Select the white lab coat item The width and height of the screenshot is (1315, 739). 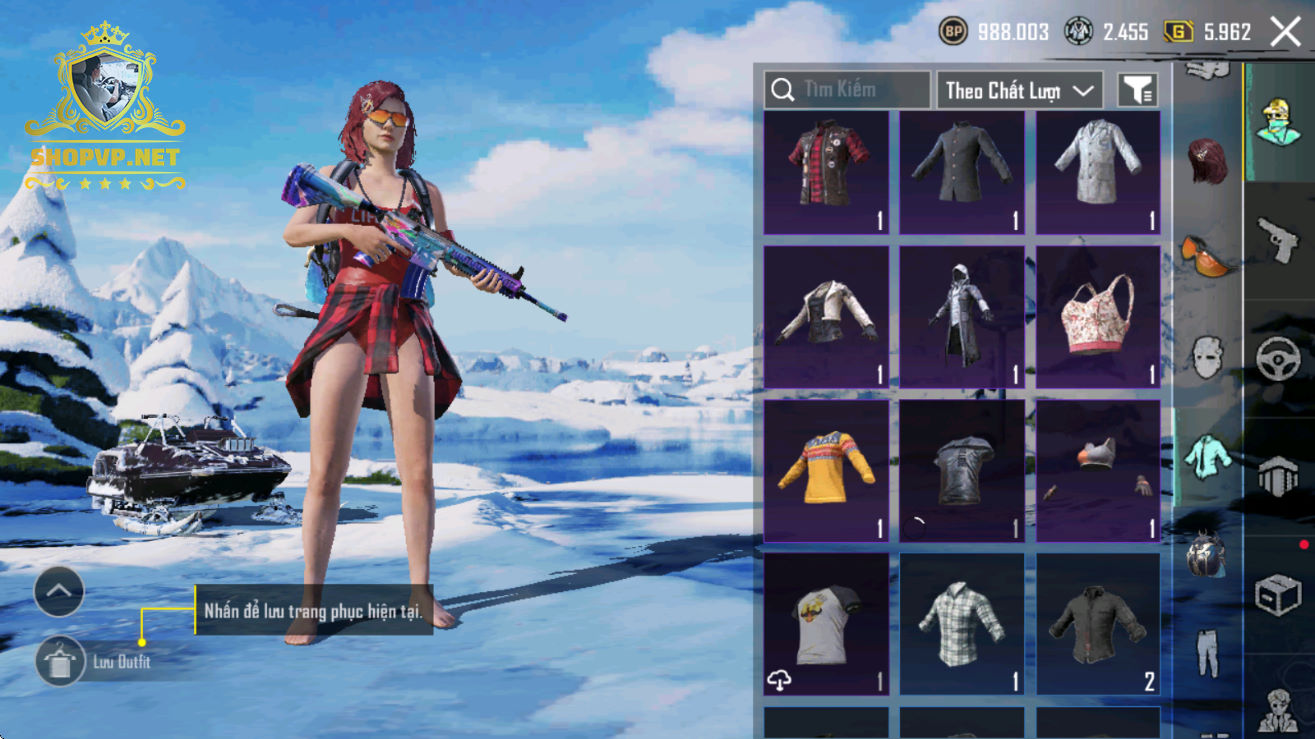[x=1098, y=173]
